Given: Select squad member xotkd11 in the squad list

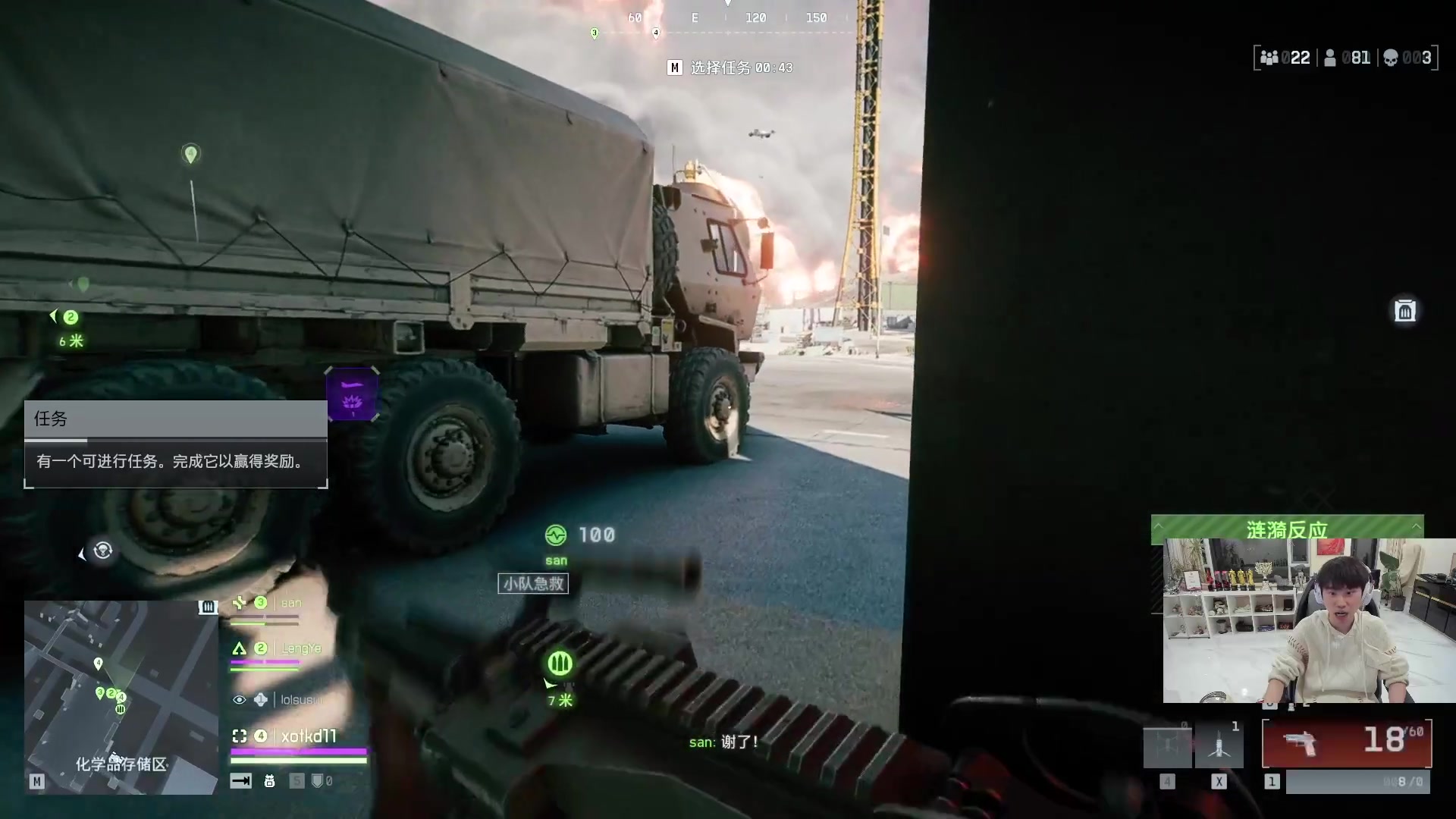Looking at the screenshot, I should [x=308, y=736].
